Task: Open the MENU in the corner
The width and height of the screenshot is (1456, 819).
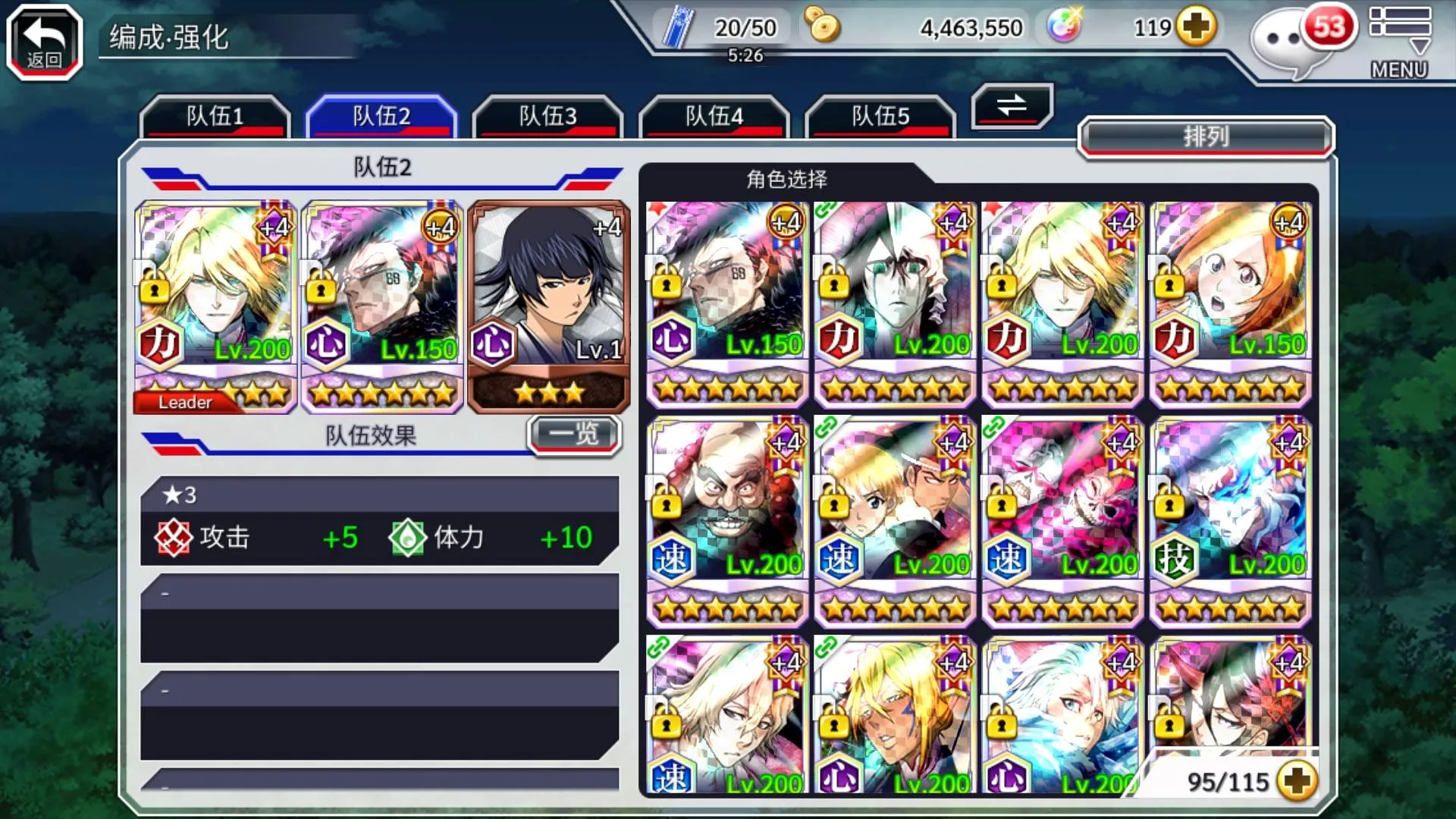Action: point(1399,42)
